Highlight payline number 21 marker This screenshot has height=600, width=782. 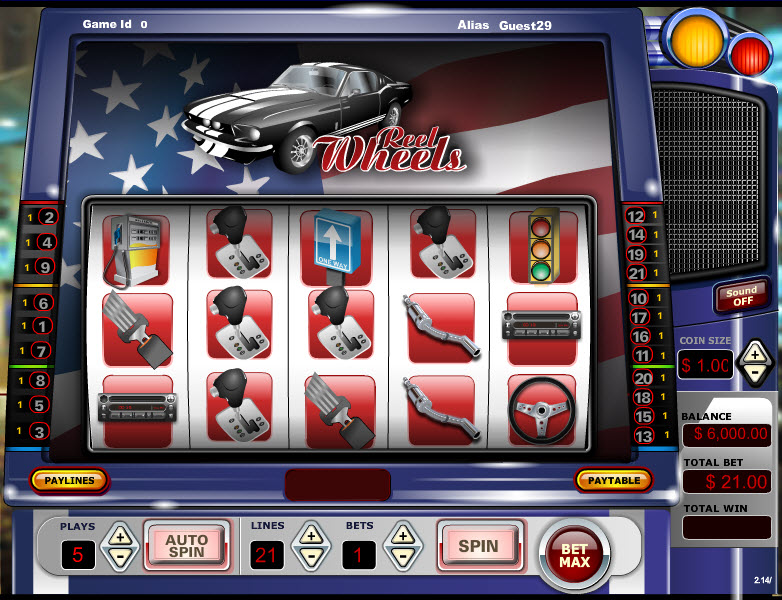636,273
